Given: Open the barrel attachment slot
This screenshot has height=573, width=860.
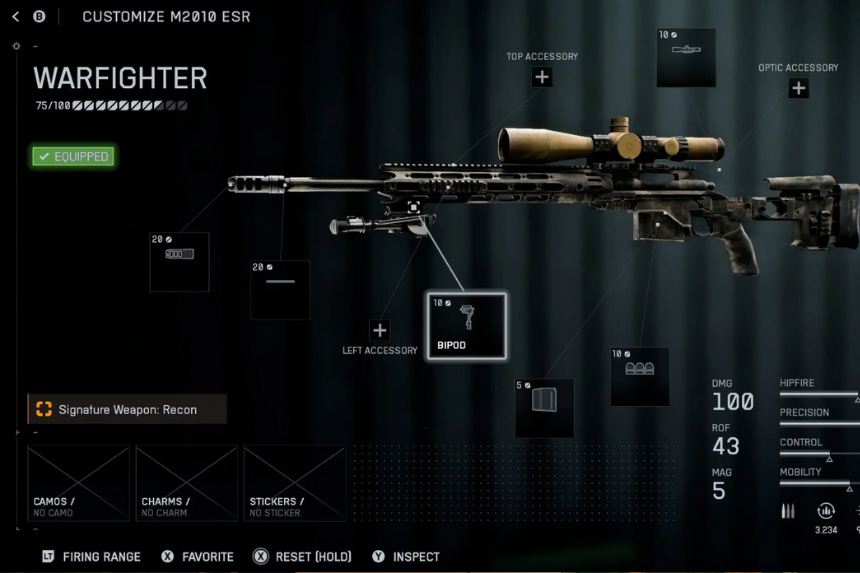Looking at the screenshot, I should [280, 290].
